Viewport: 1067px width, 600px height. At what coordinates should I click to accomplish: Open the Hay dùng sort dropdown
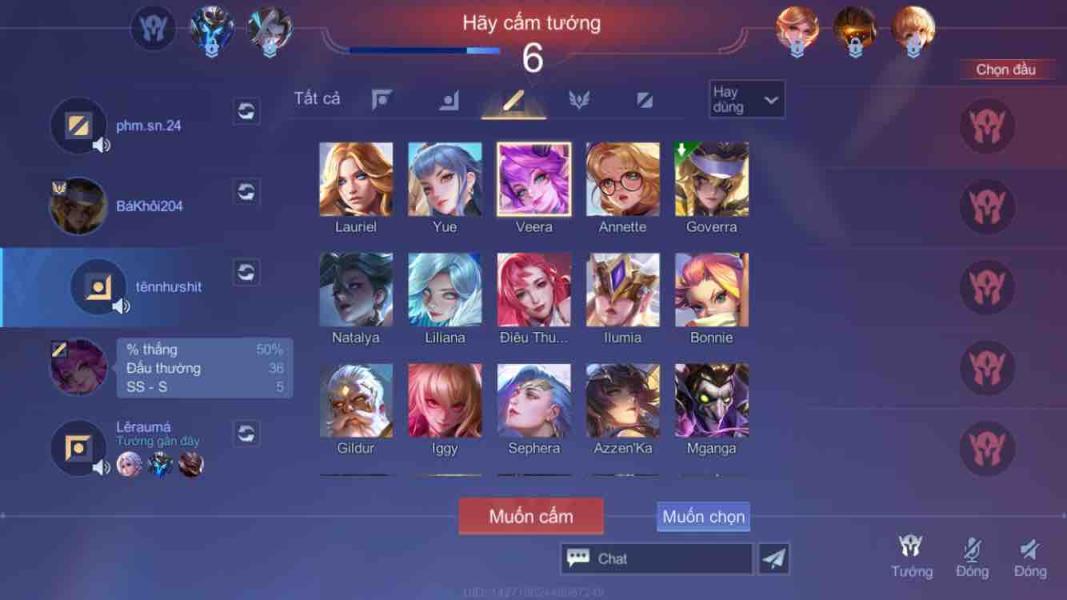click(x=746, y=99)
